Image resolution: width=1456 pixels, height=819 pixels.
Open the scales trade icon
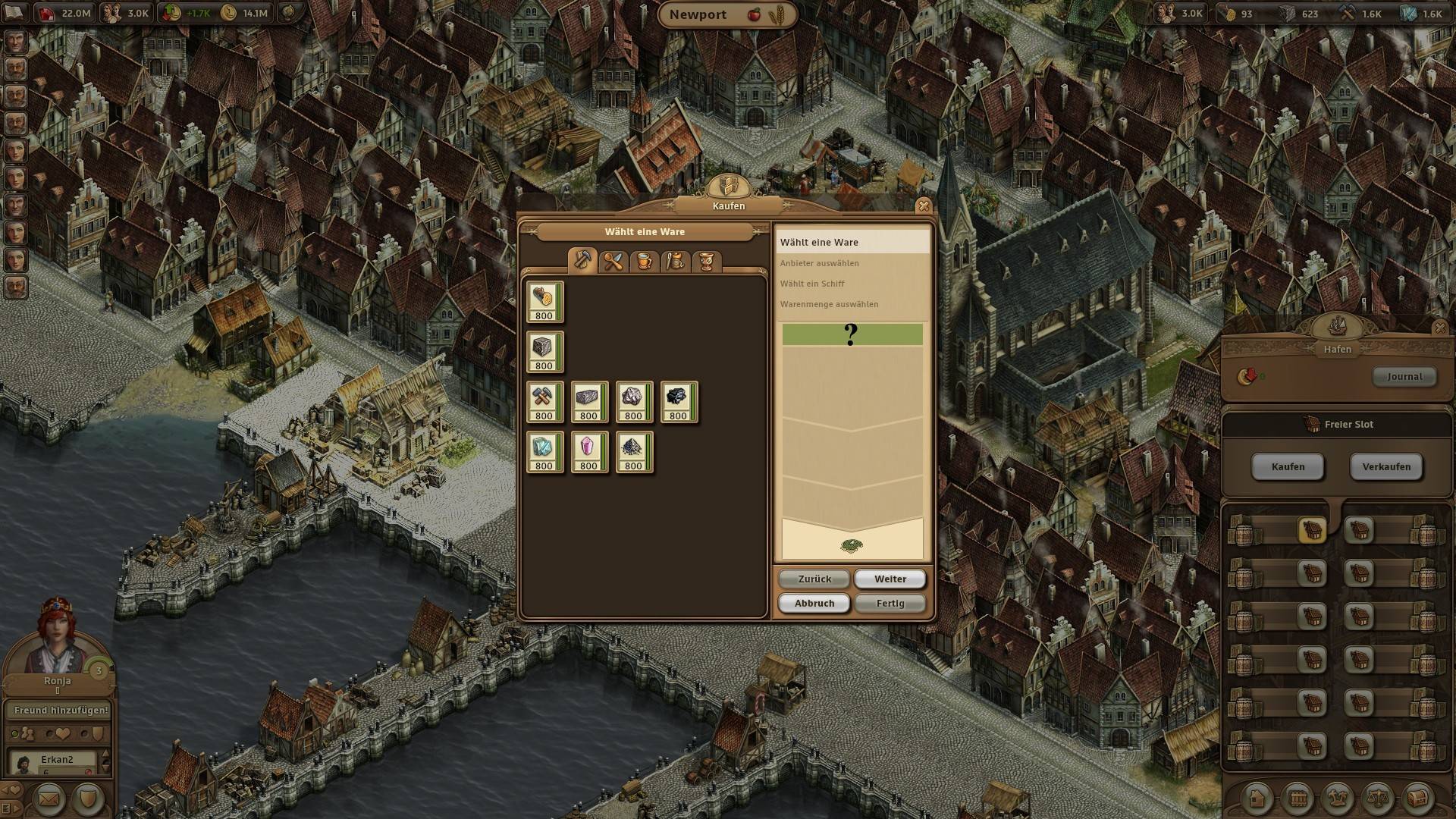point(1377,798)
